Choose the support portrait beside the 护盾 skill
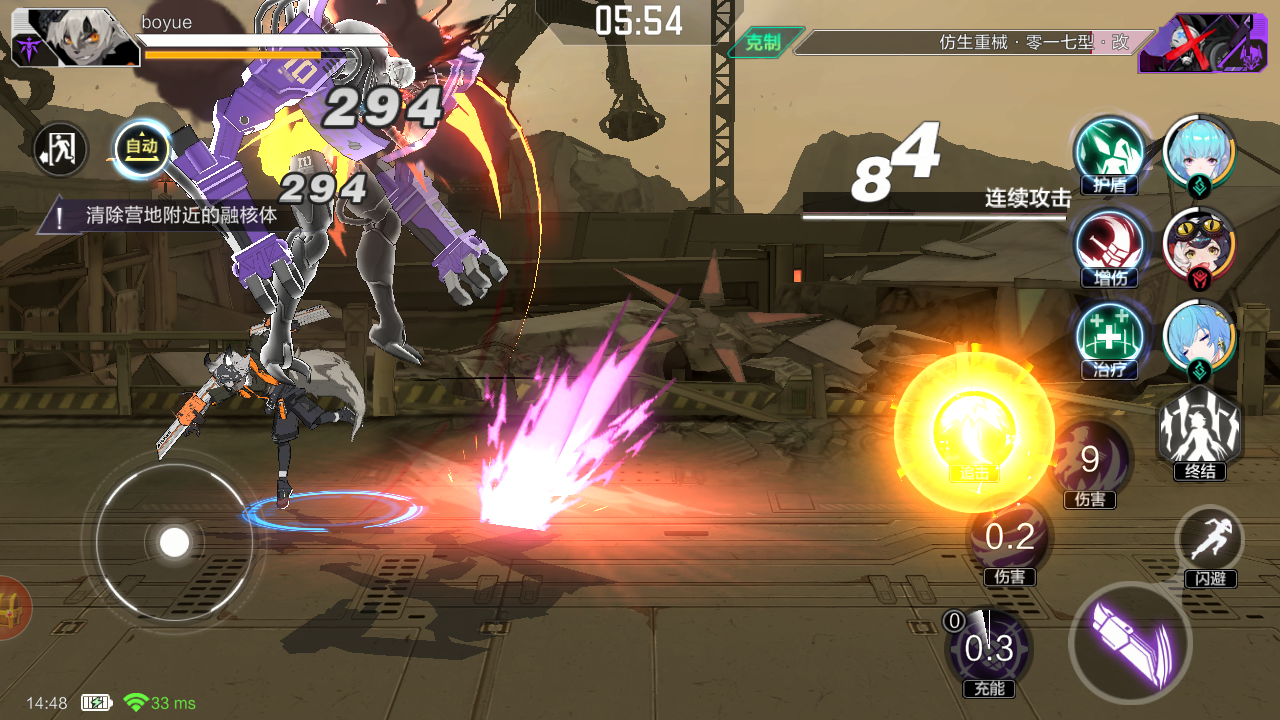 click(1199, 150)
